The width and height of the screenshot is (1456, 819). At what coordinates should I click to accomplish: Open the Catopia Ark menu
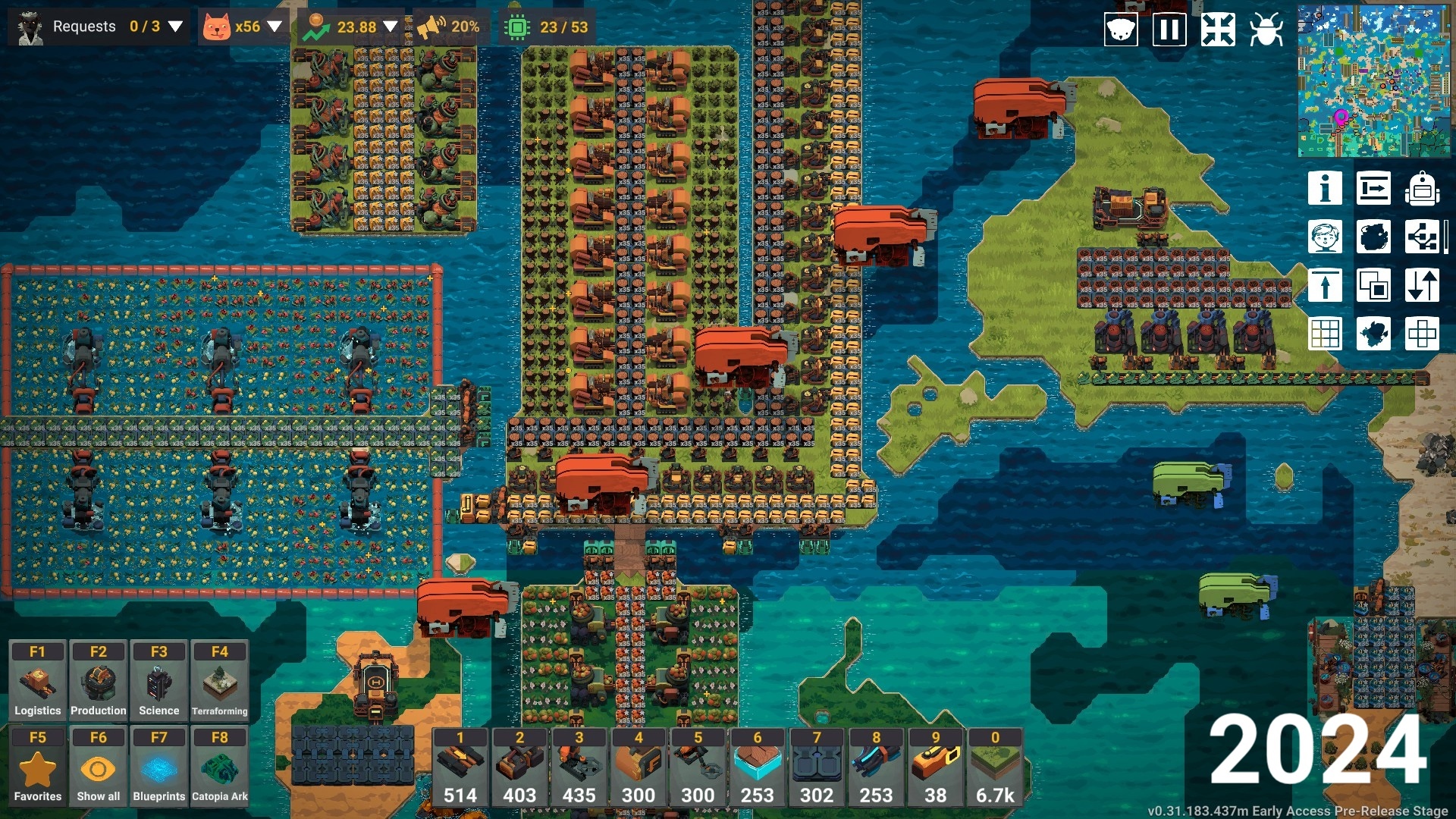click(x=220, y=766)
